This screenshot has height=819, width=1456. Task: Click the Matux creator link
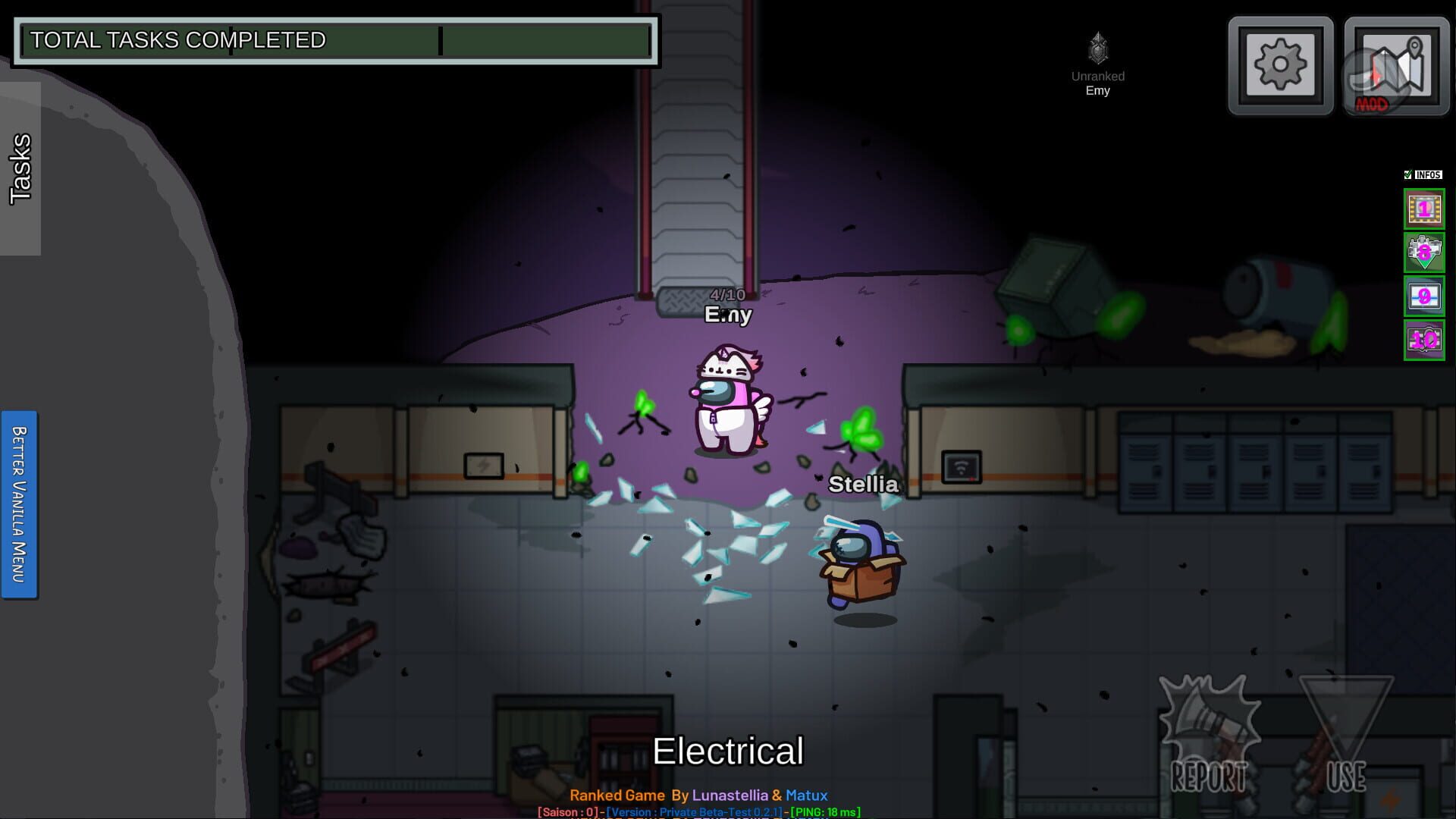pos(808,795)
